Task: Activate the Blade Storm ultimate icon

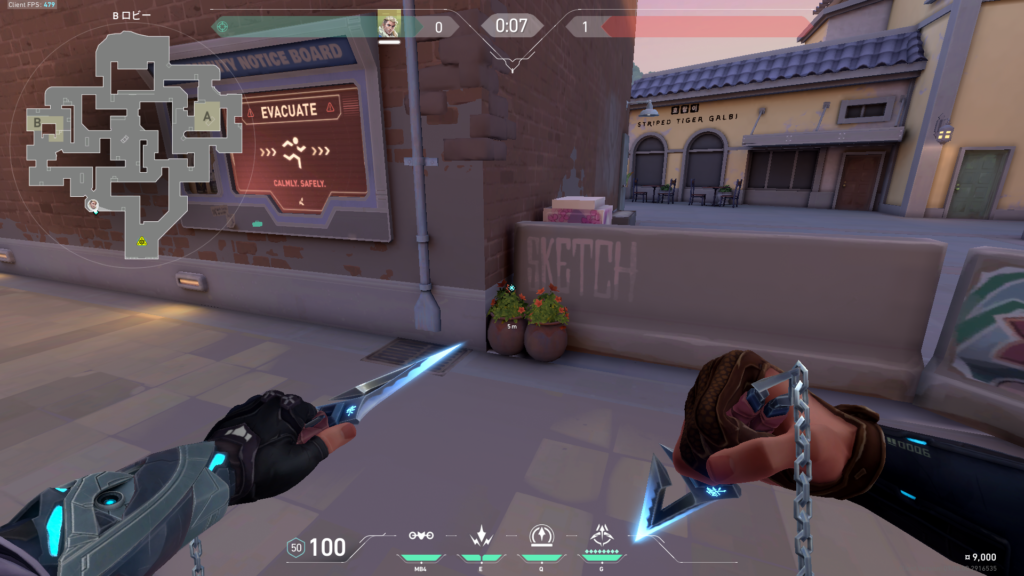Action: (x=602, y=535)
